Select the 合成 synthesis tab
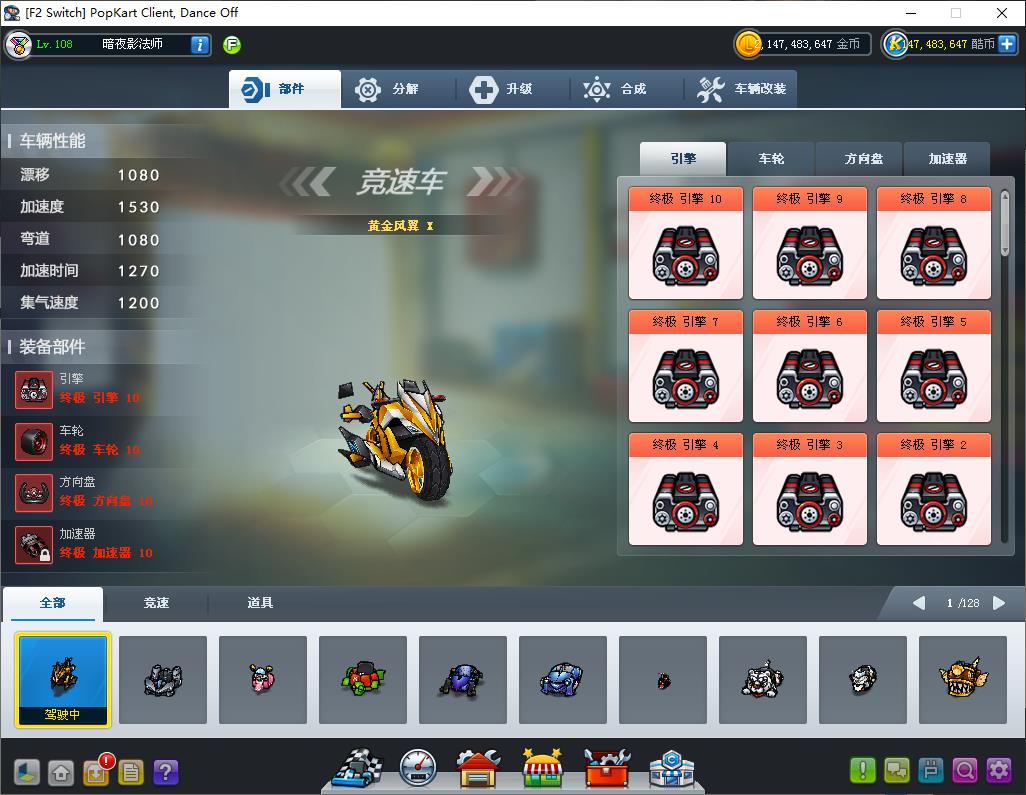The height and width of the screenshot is (795, 1026). [x=625, y=89]
